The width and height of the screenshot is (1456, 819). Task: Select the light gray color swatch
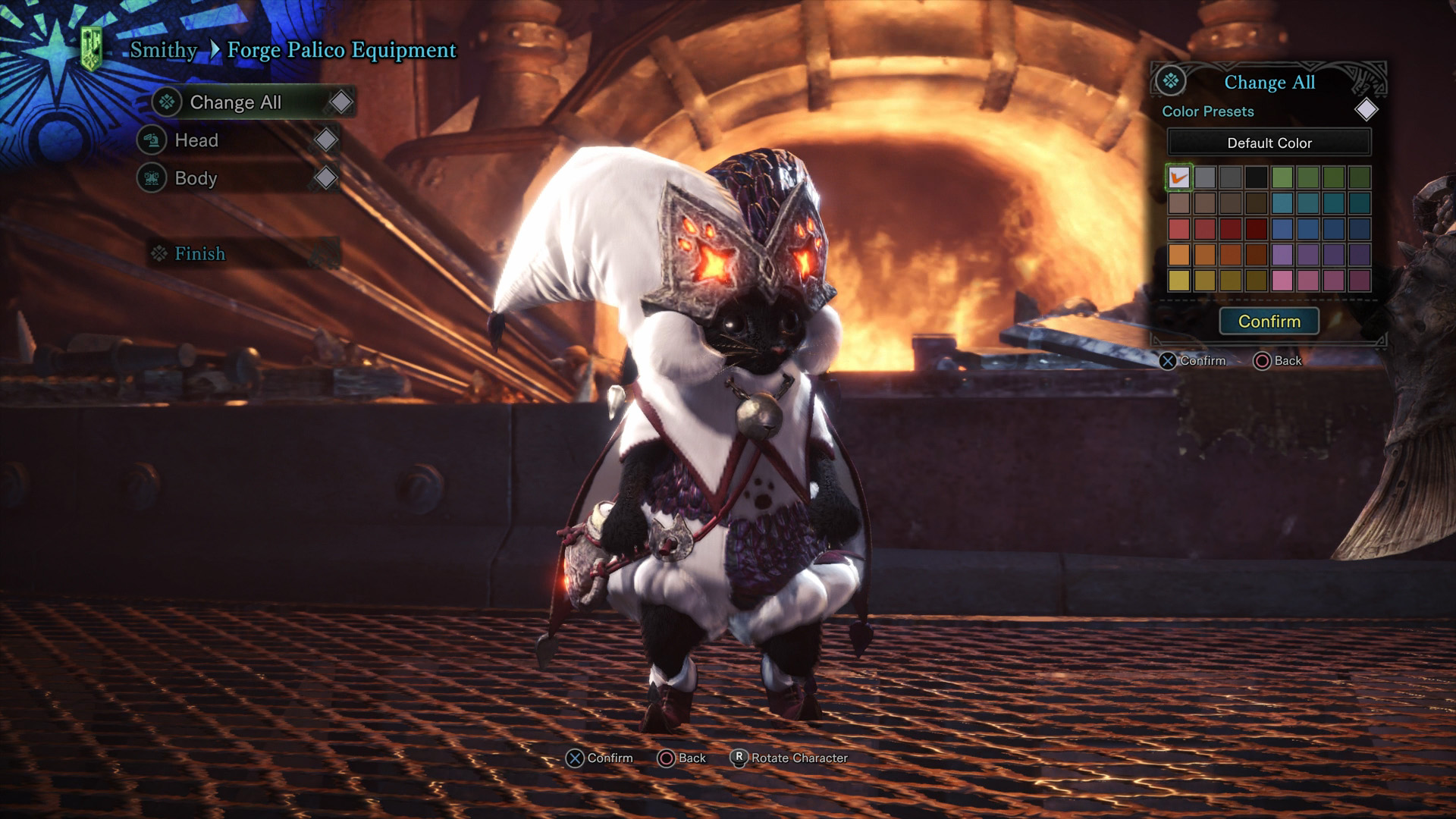click(x=1205, y=177)
